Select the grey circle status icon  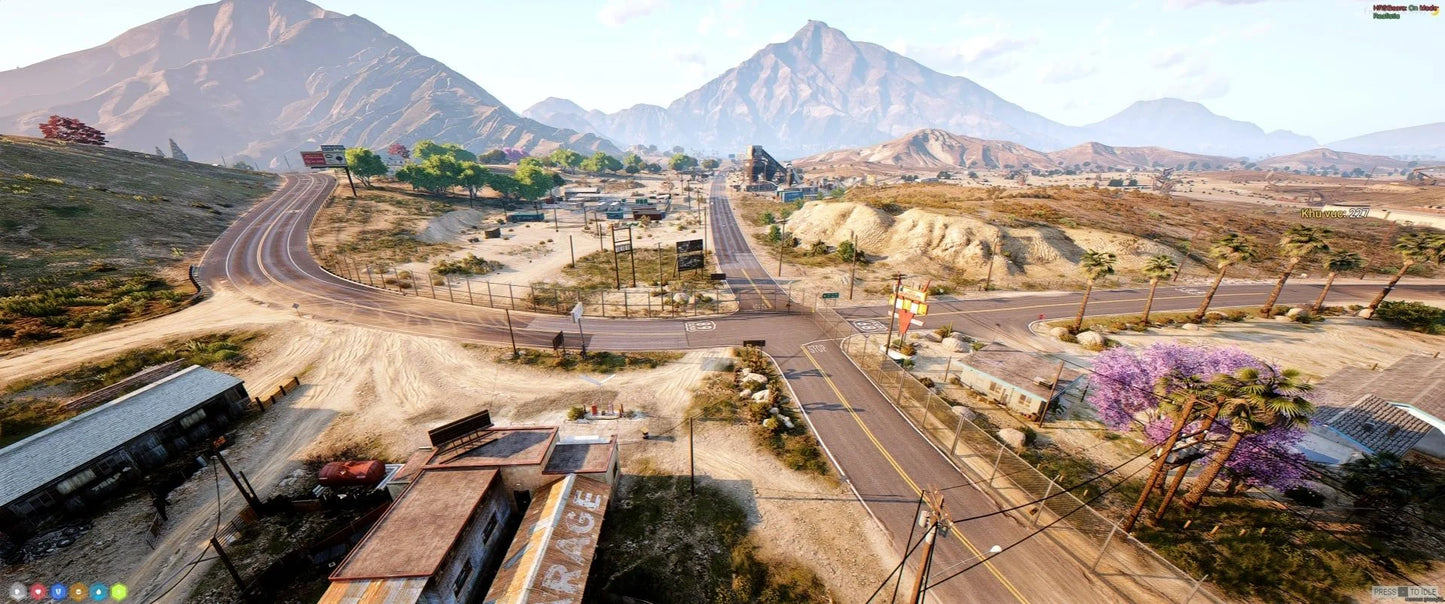[17, 591]
